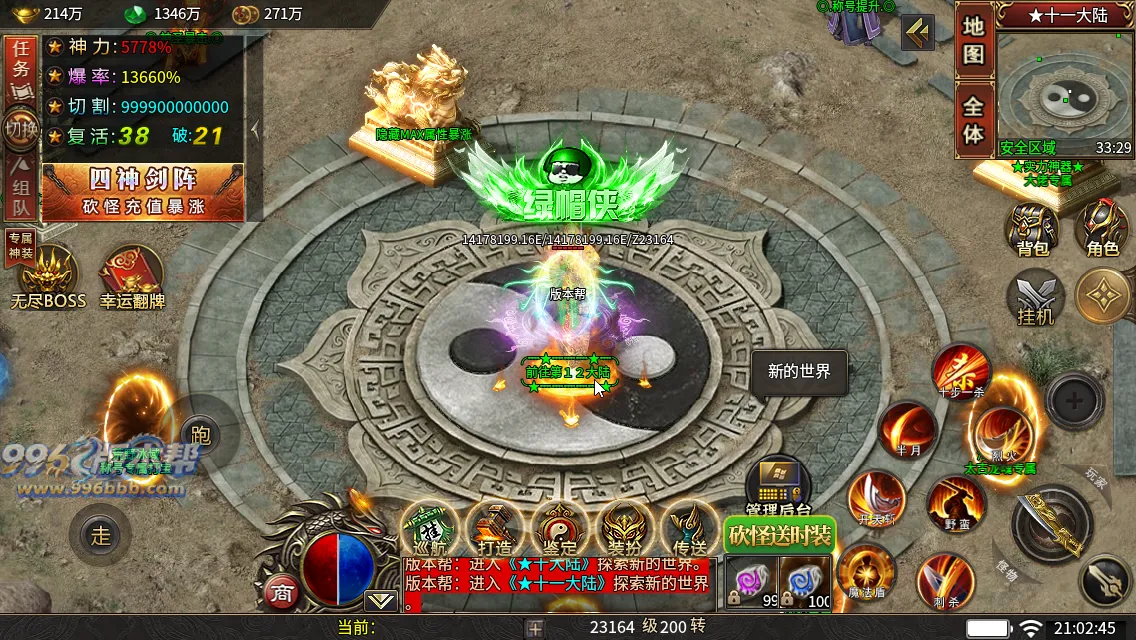The image size is (1136, 640).
Task: Open the 鉴定 appraisal menu
Action: coord(559,528)
